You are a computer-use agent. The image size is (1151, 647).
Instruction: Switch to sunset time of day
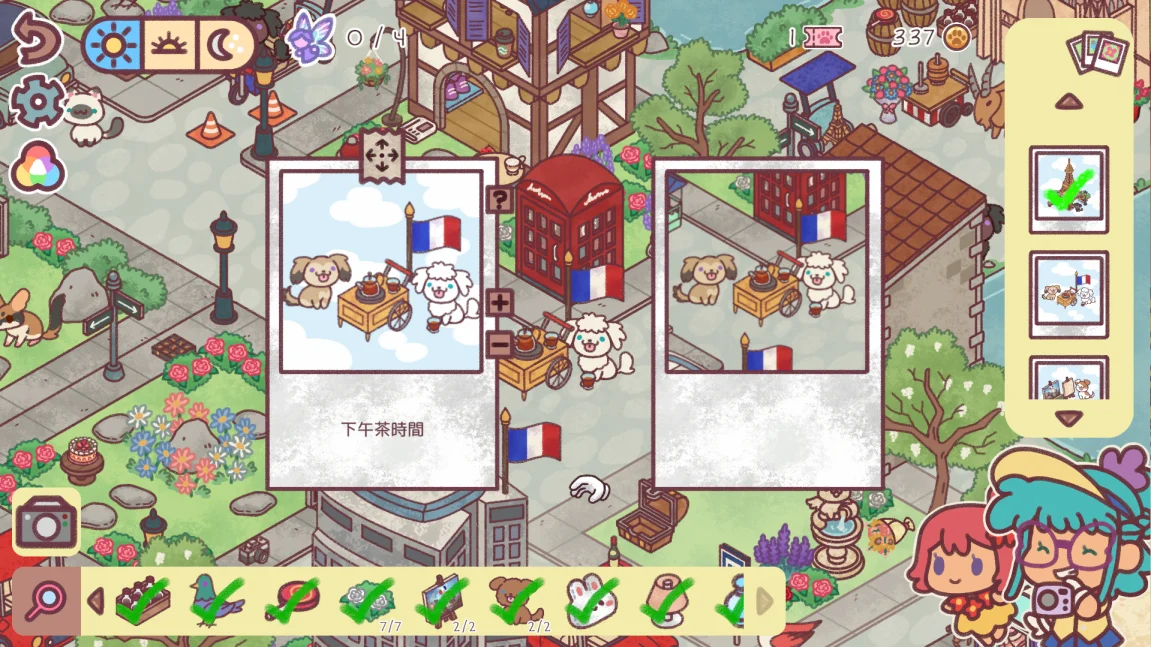pos(169,45)
